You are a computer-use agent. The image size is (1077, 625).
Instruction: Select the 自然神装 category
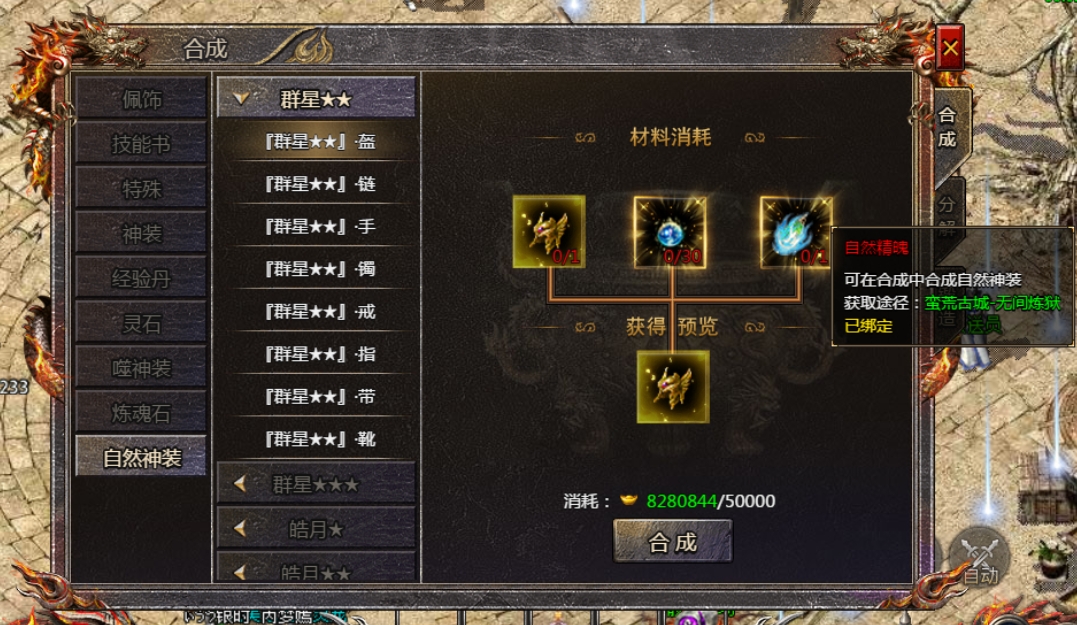(x=141, y=457)
